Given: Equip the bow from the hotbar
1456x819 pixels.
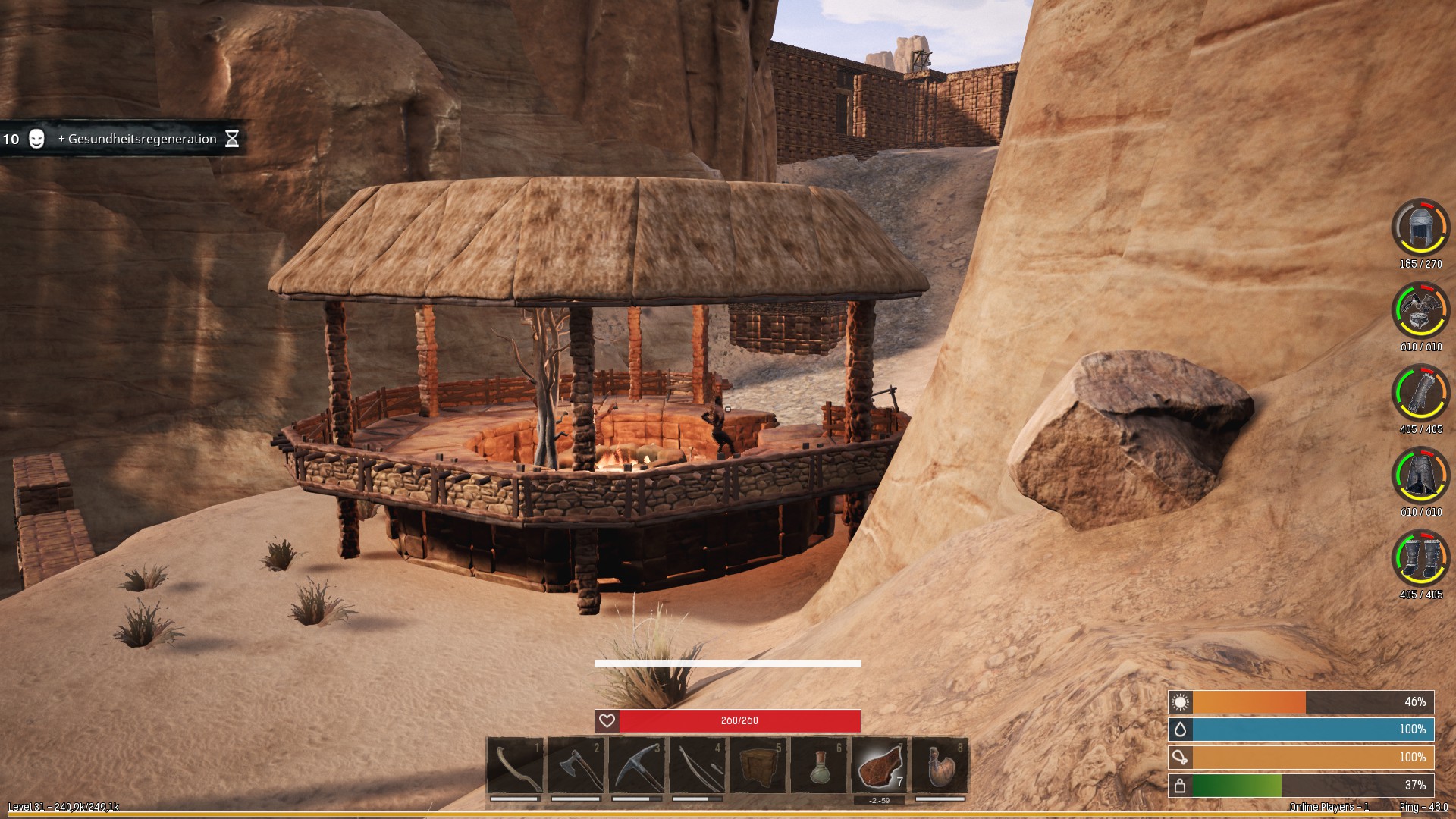Looking at the screenshot, I should [698, 766].
